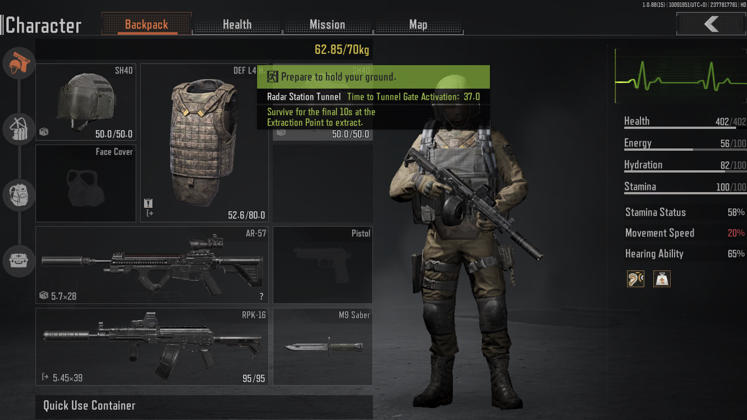The width and height of the screenshot is (747, 420).
Task: Select the SH40 helmet slot
Action: pos(86,102)
